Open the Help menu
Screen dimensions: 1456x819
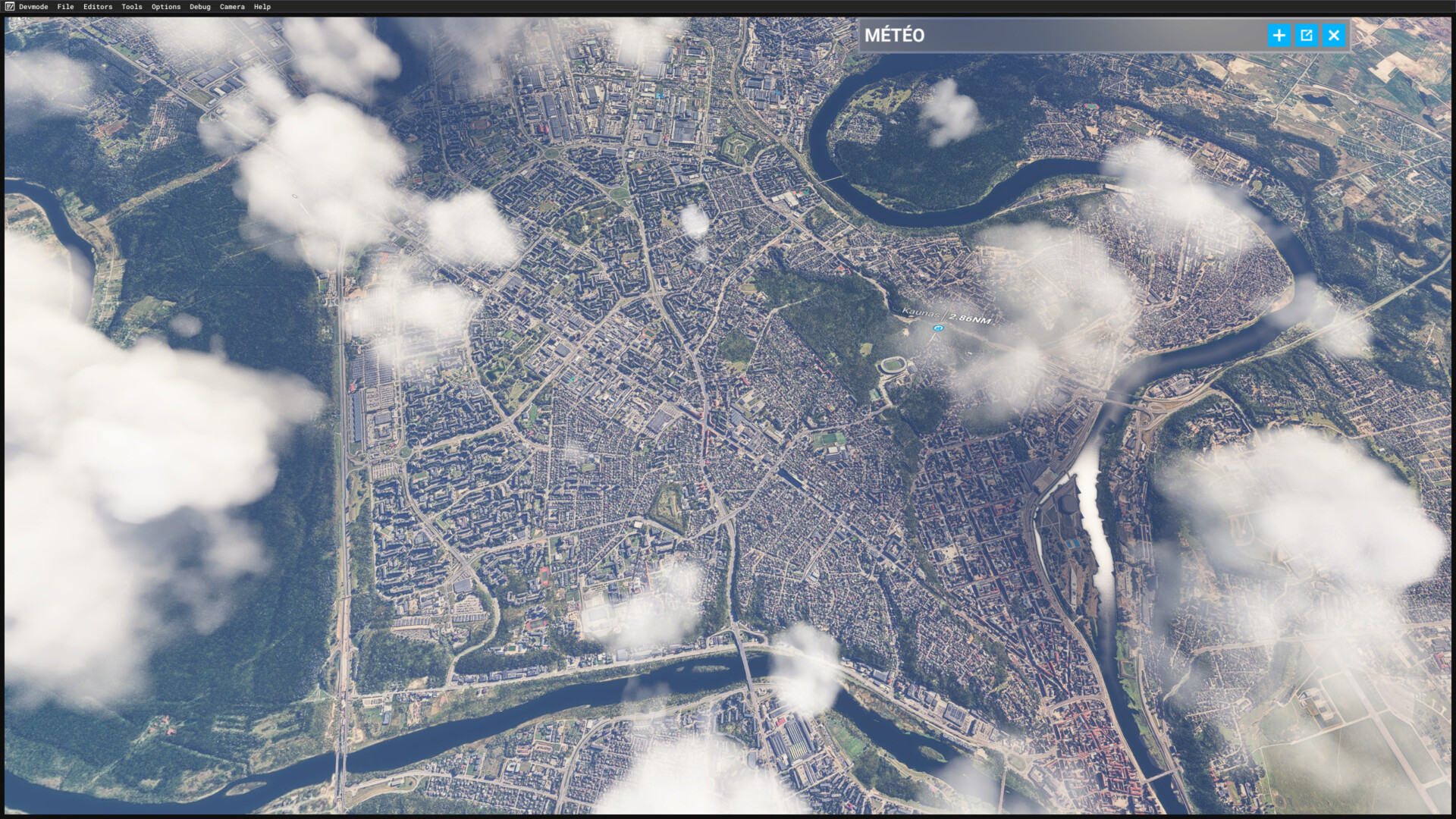pos(262,7)
